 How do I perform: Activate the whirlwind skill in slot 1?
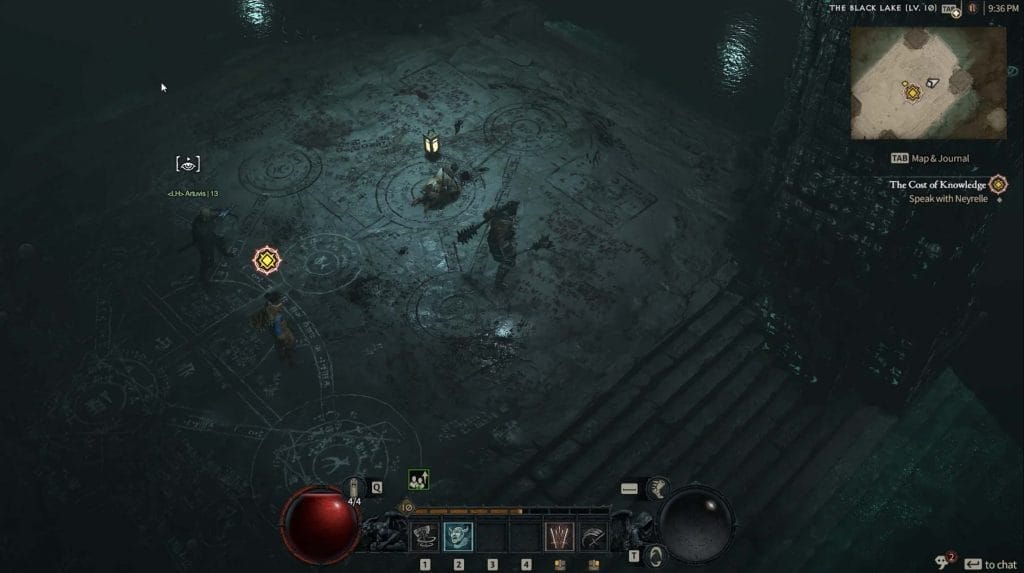[x=425, y=537]
